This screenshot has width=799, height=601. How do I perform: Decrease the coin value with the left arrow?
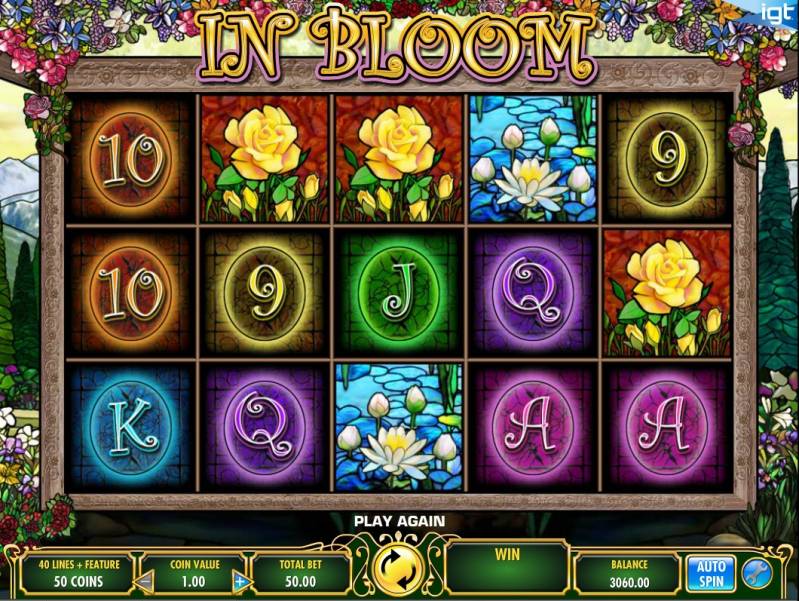point(145,580)
